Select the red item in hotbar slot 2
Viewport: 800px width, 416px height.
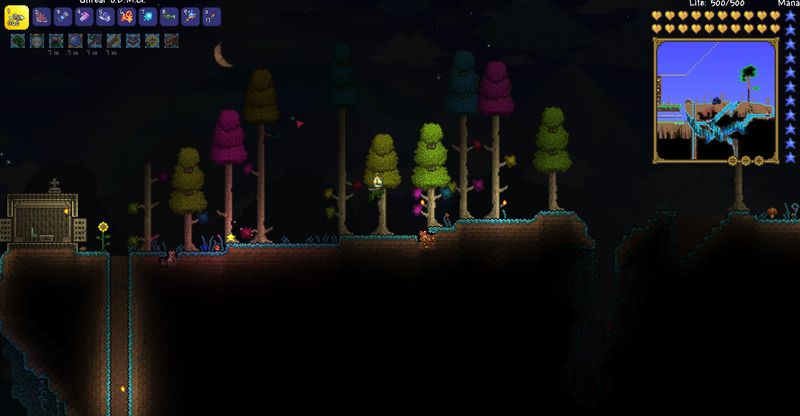[41, 17]
